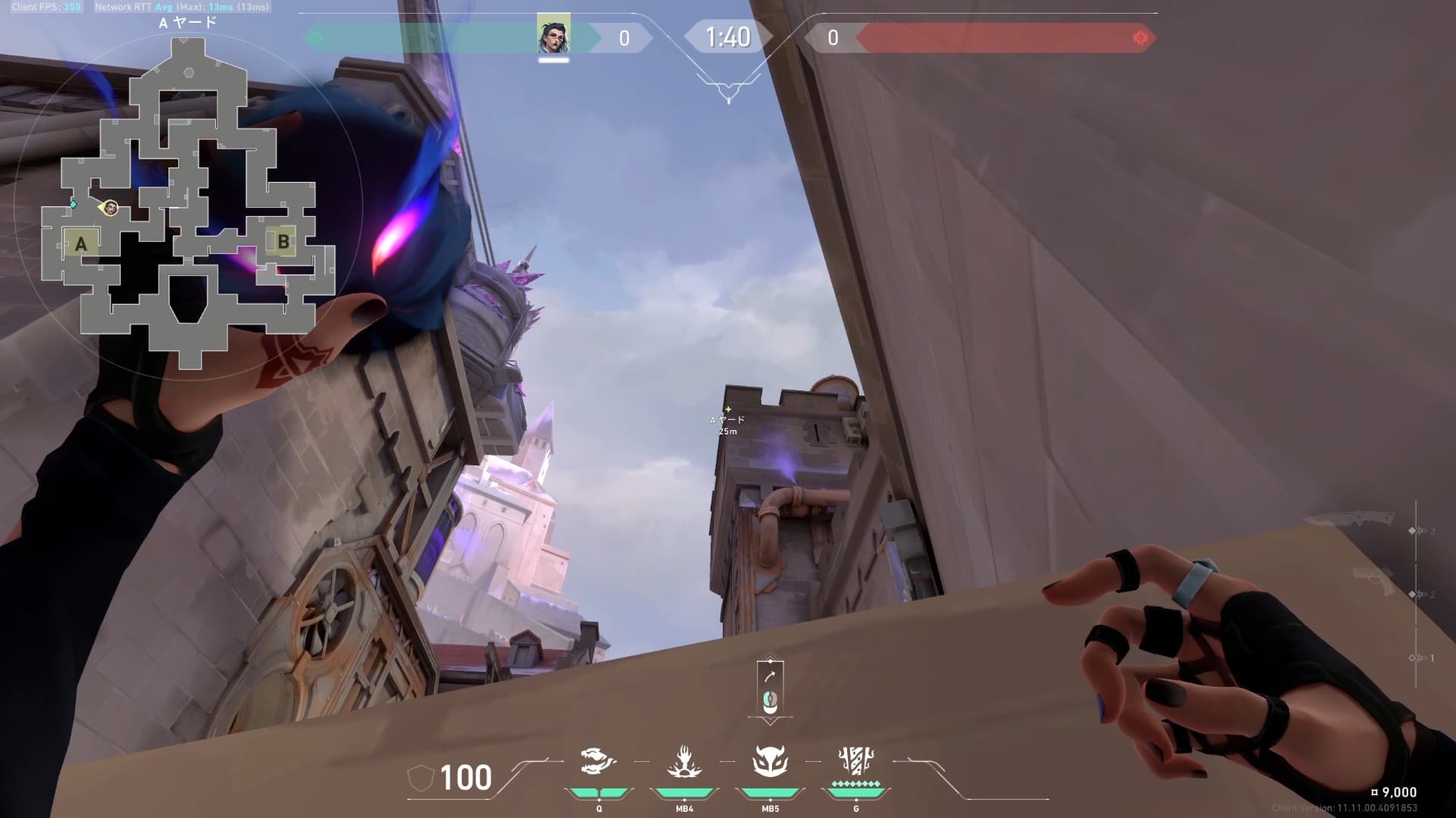Image resolution: width=1456 pixels, height=818 pixels.
Task: Select the B site marker on minimap
Action: [x=283, y=242]
